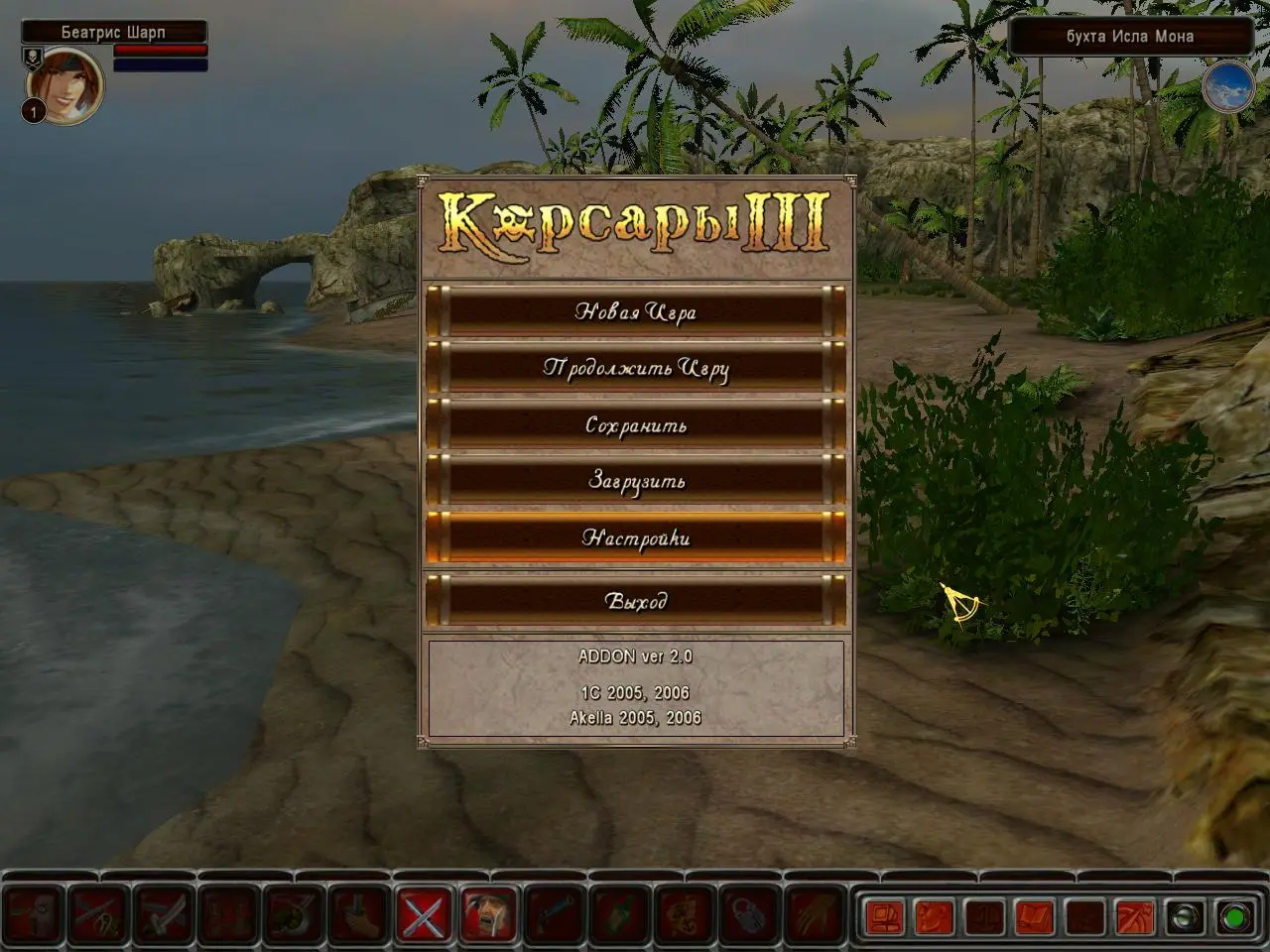The image size is (1270, 952).
Task: Click the grey round button beside the green one
Action: [1184, 916]
